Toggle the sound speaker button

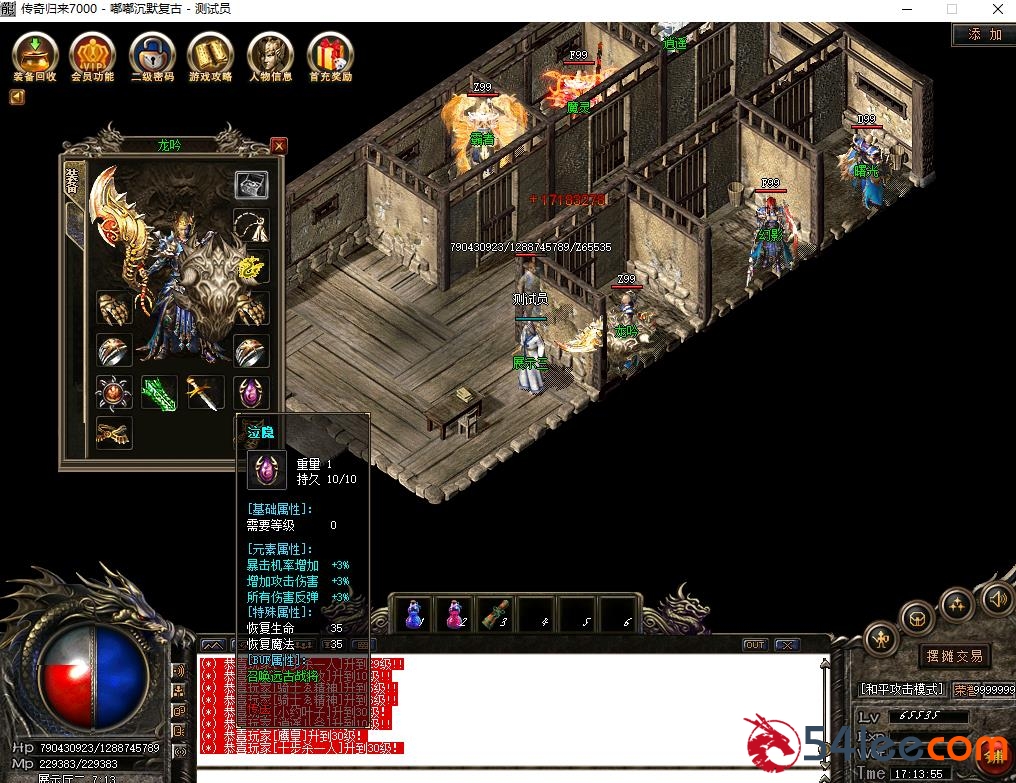[995, 599]
